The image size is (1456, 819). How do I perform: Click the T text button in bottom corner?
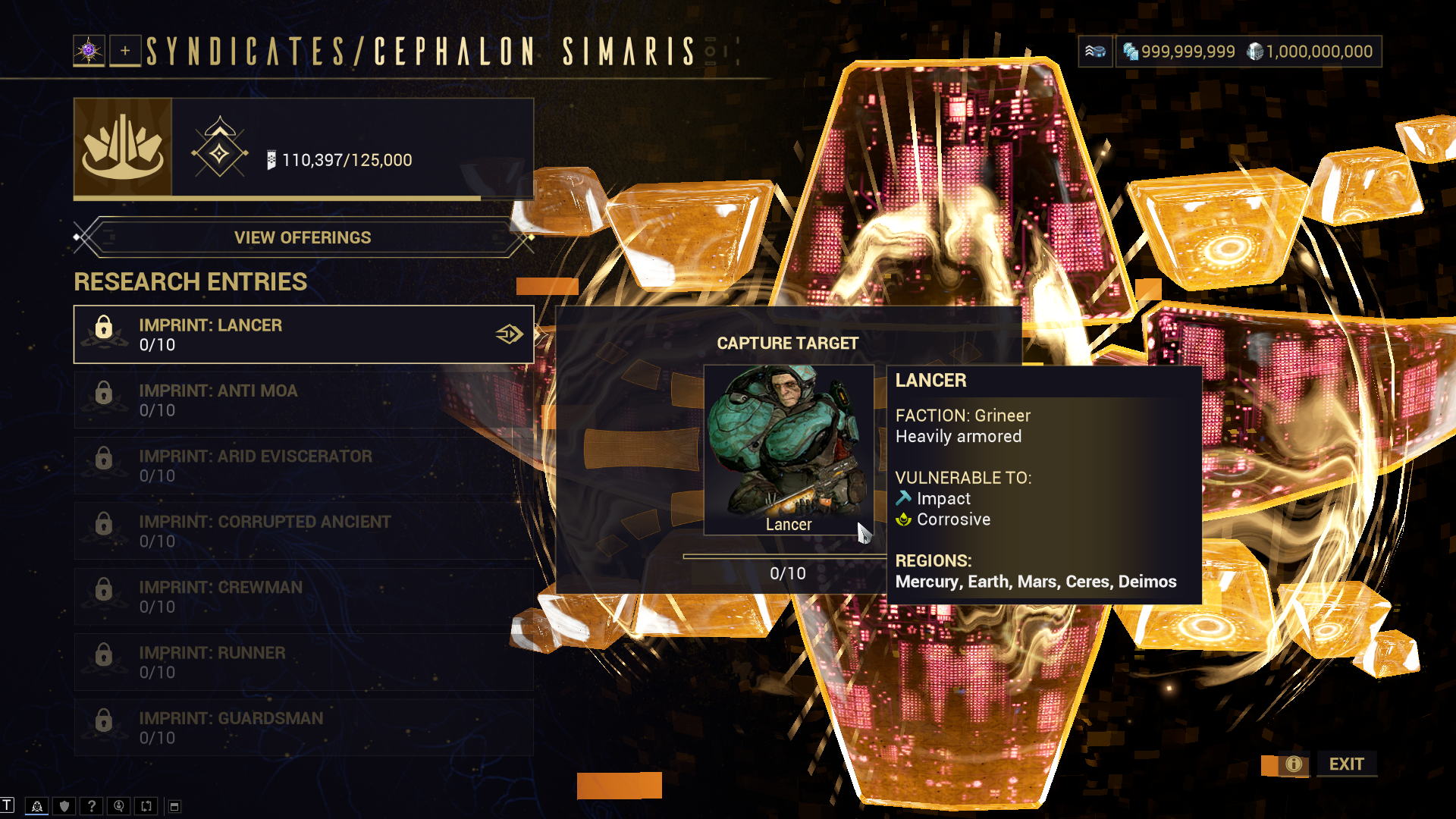point(8,805)
